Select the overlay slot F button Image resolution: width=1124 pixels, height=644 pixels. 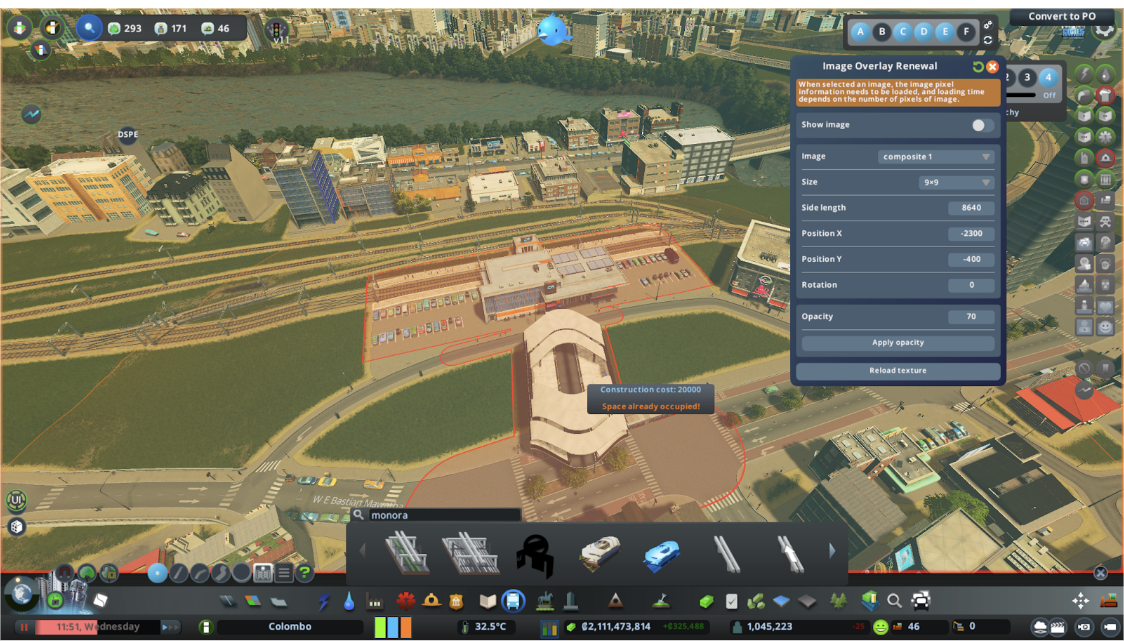click(x=965, y=32)
